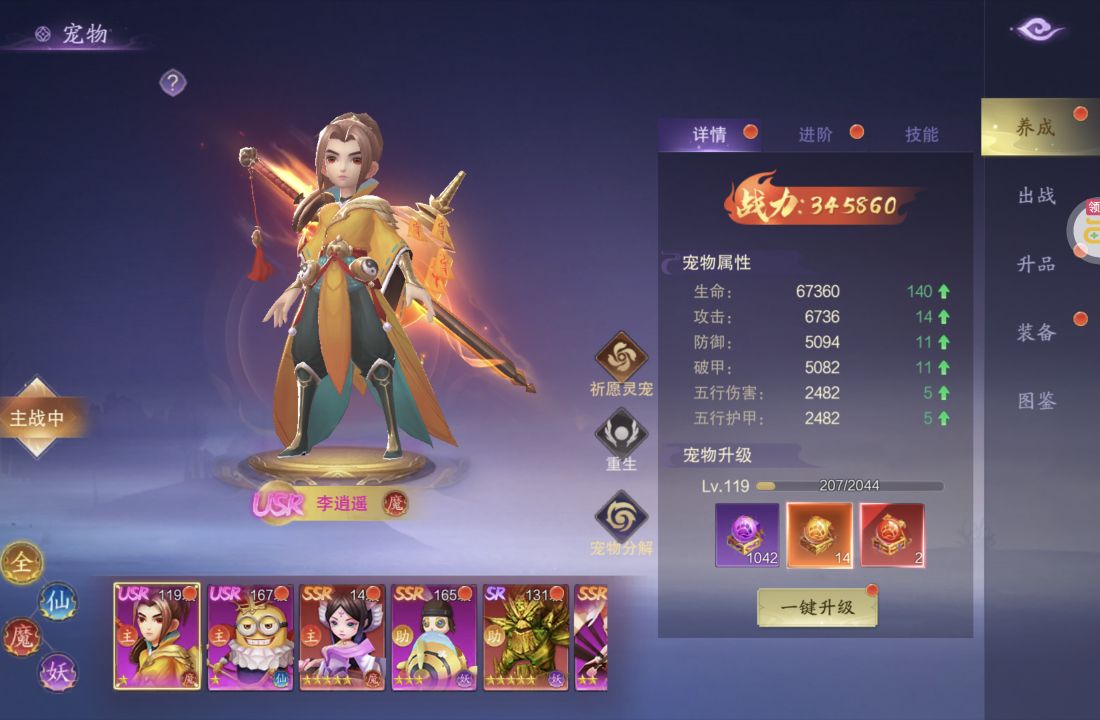Switch to the 进阶 advancement tab
1100x720 pixels.
click(x=816, y=135)
